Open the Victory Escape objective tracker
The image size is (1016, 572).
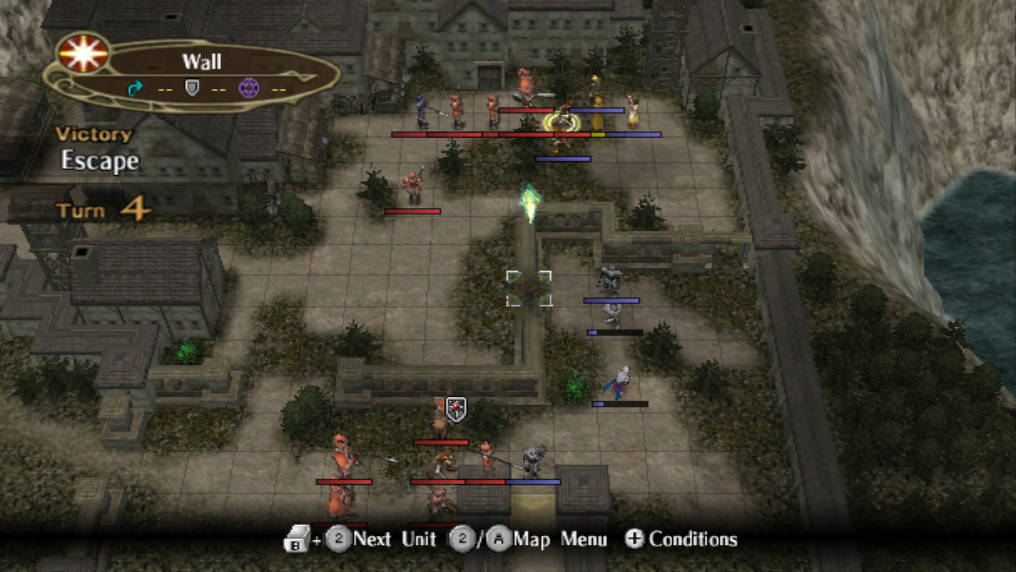96,148
